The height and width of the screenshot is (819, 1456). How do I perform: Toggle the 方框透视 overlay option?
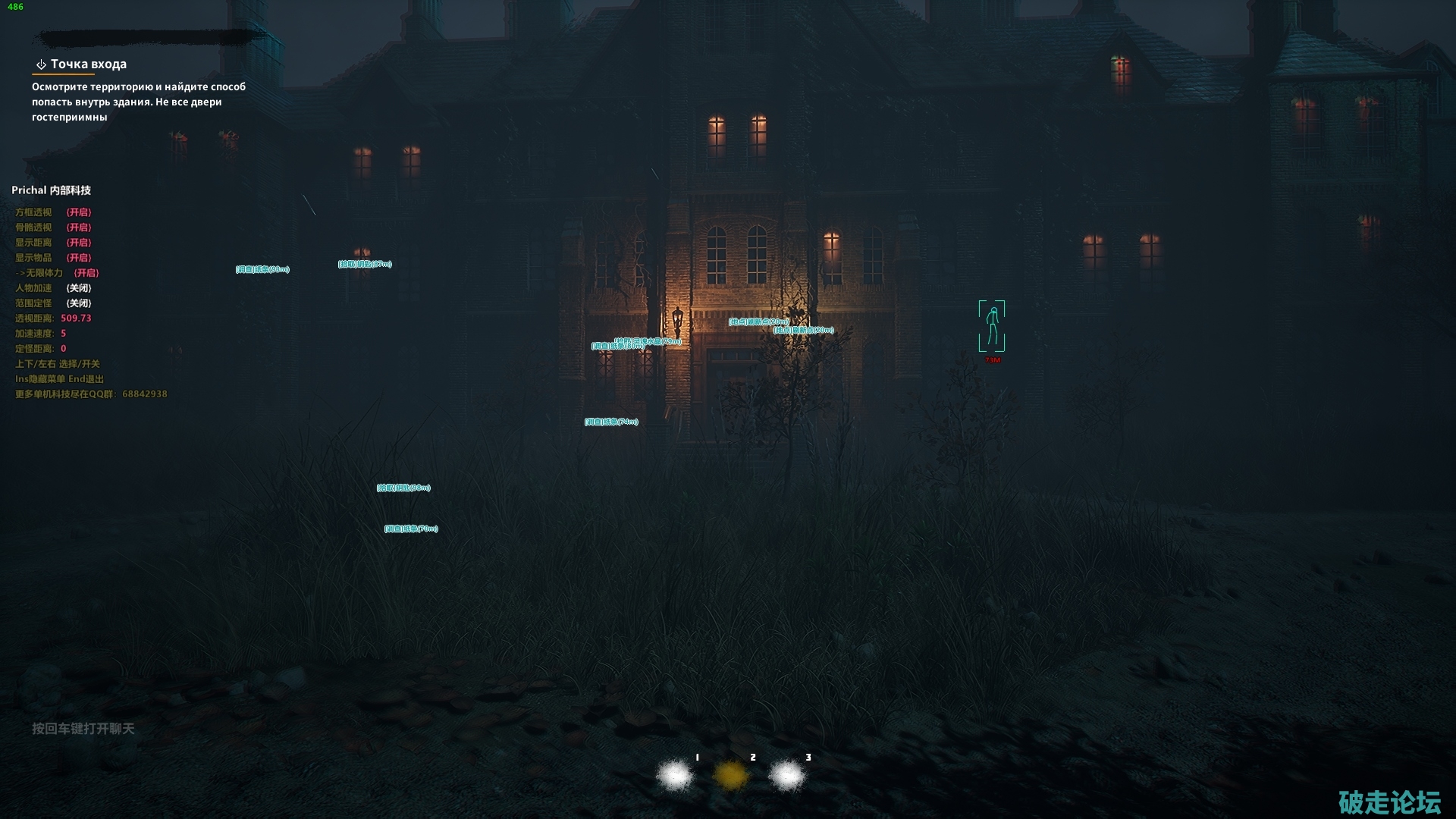point(53,212)
